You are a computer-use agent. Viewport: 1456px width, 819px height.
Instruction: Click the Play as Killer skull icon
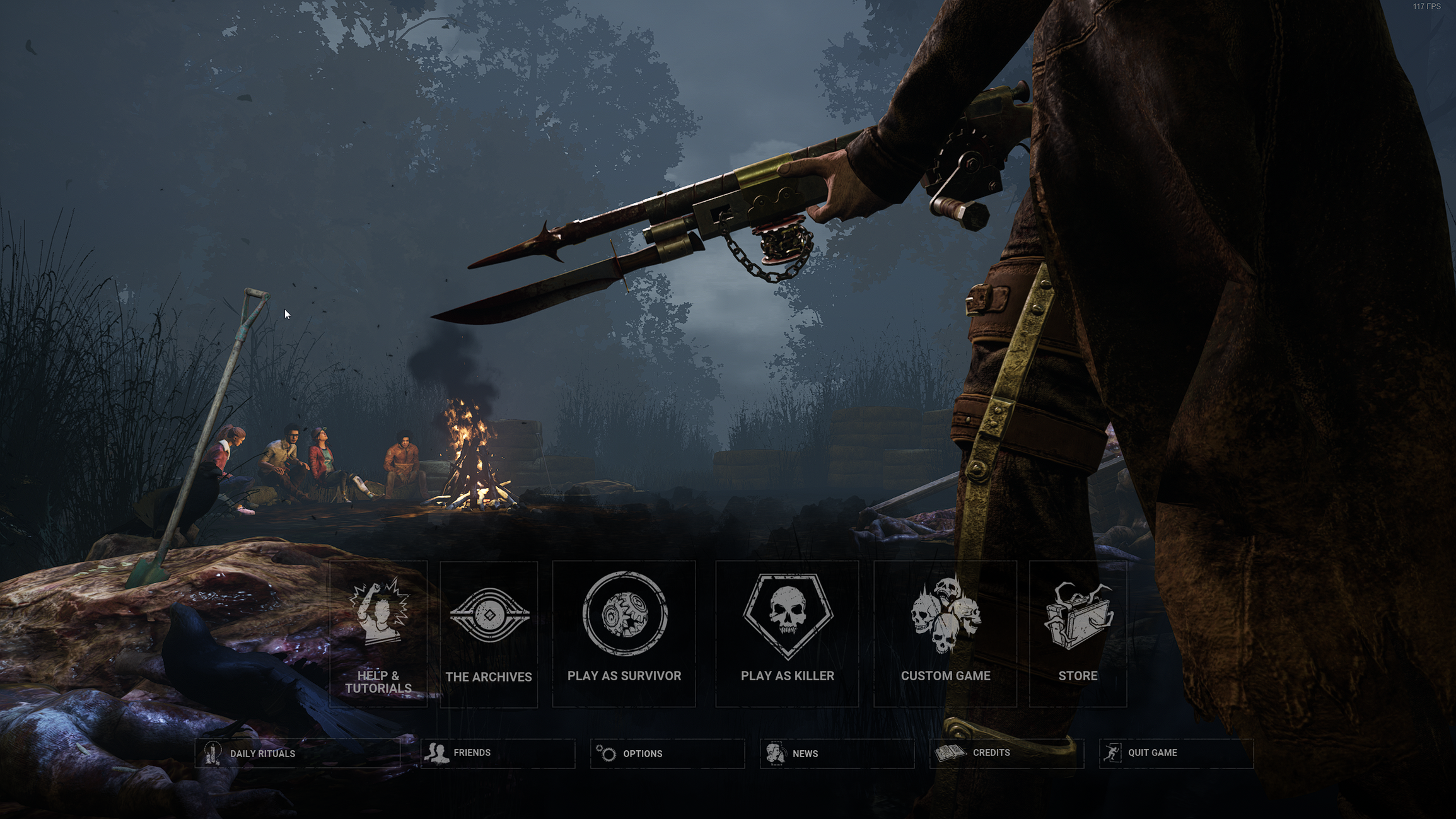[x=787, y=615]
